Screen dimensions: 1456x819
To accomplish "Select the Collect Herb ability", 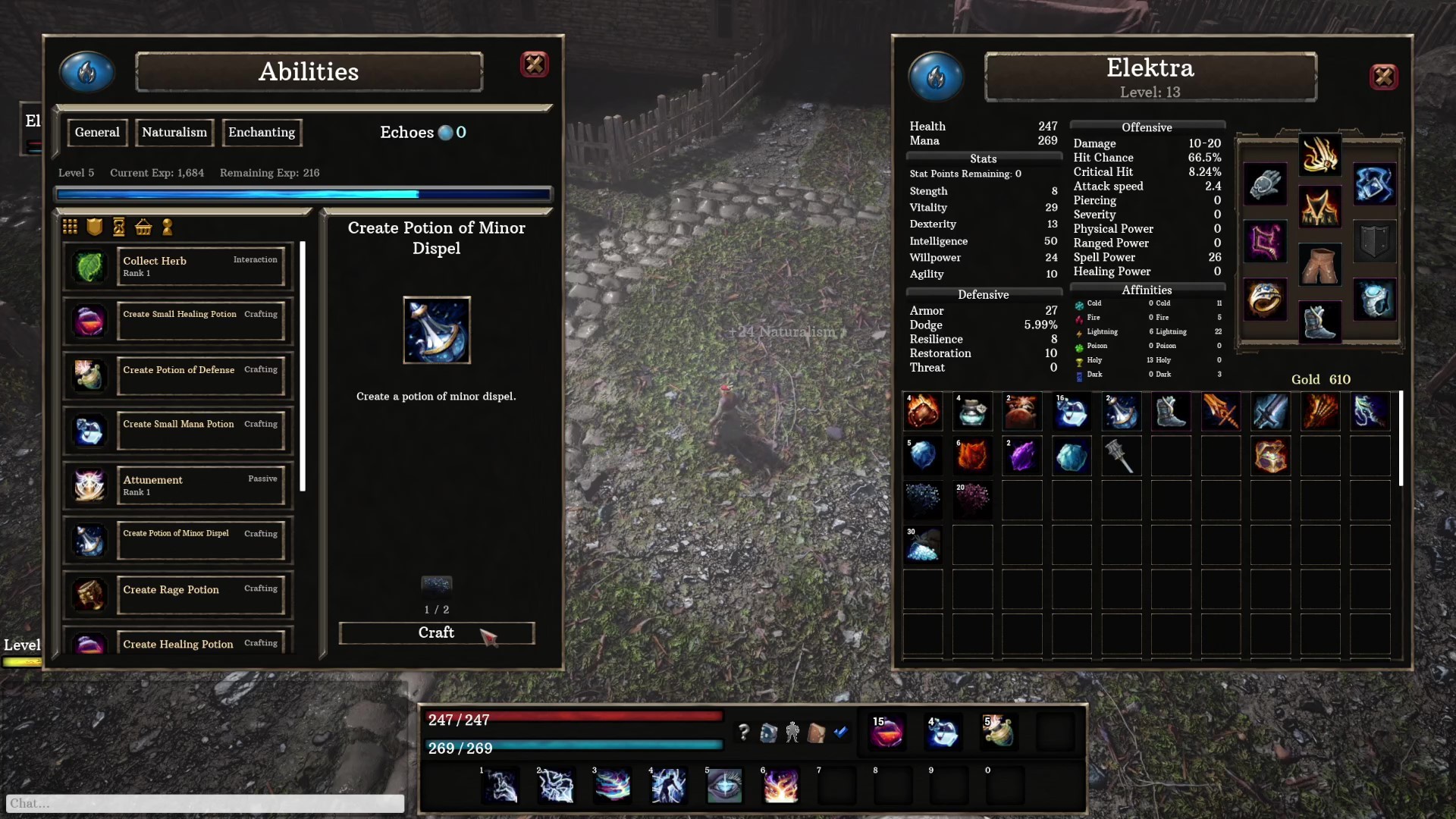I will click(201, 266).
